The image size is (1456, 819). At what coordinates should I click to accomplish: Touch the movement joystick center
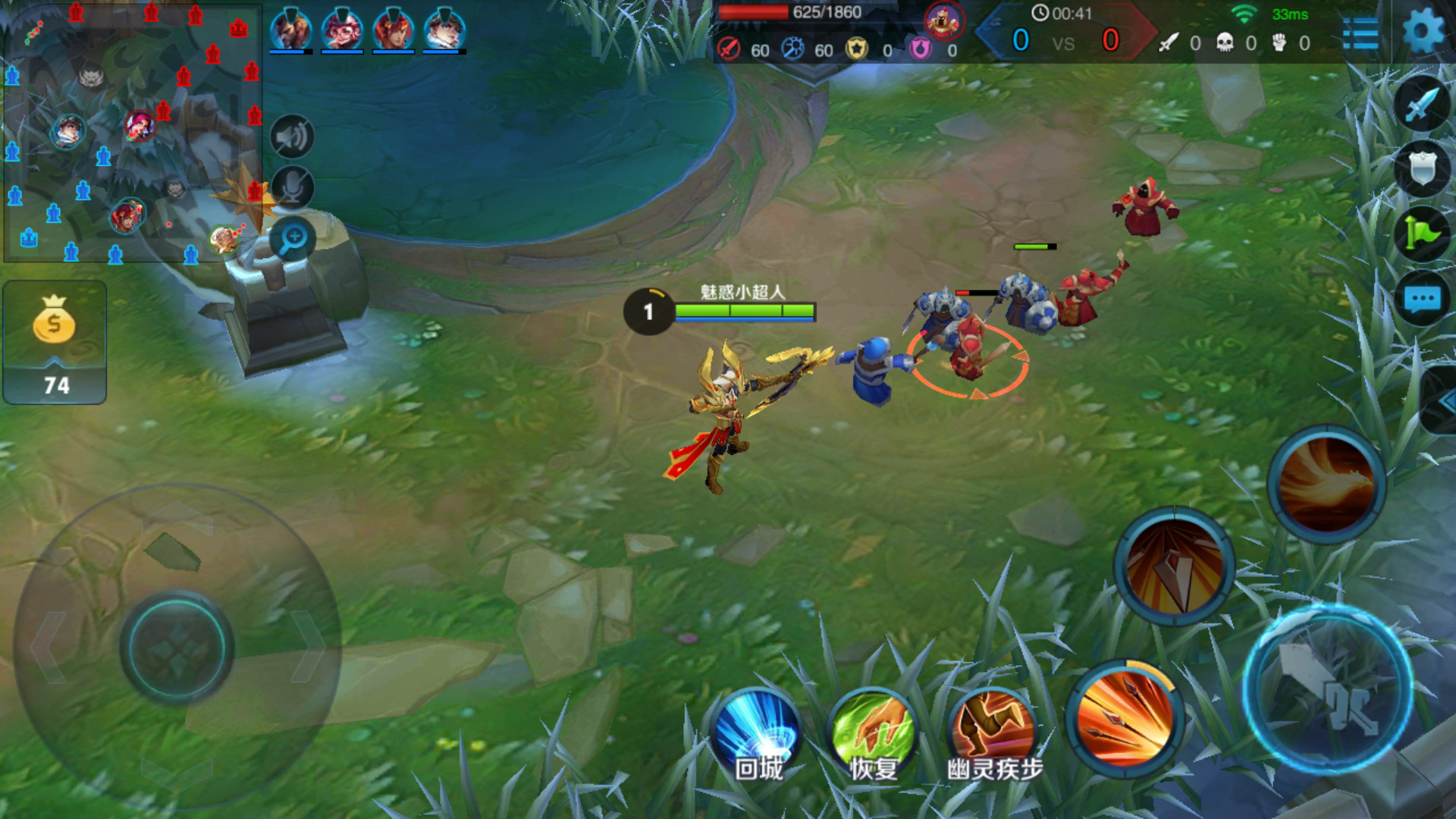[177, 649]
